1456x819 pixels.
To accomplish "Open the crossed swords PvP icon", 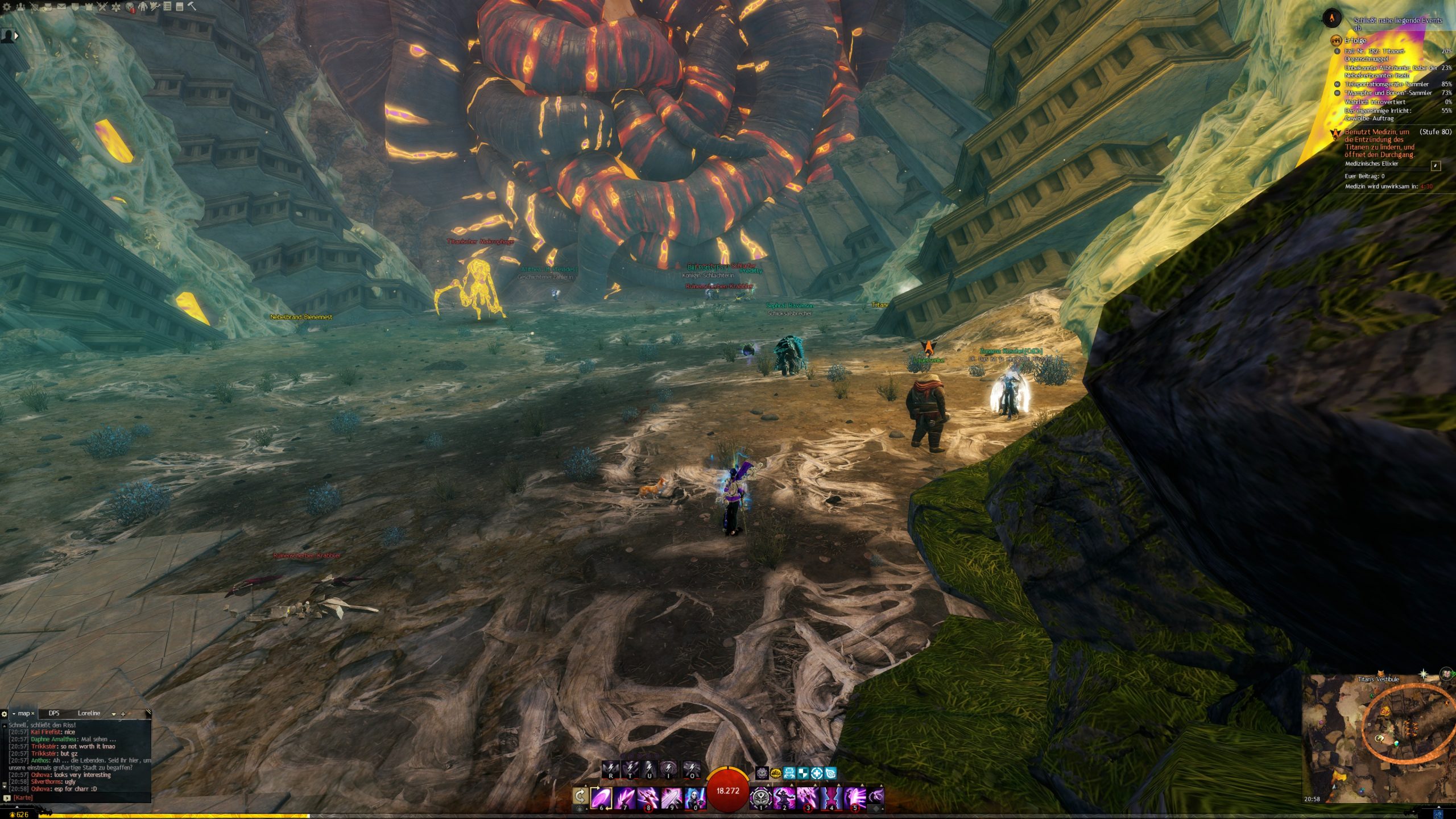I will point(102,7).
